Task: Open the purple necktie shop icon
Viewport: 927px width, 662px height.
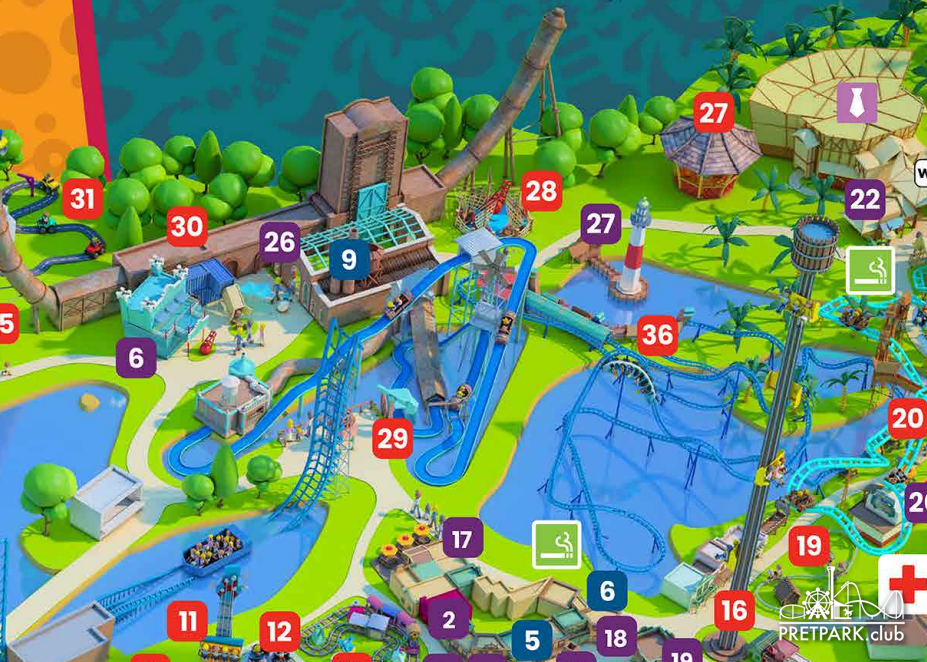Action: tap(857, 103)
